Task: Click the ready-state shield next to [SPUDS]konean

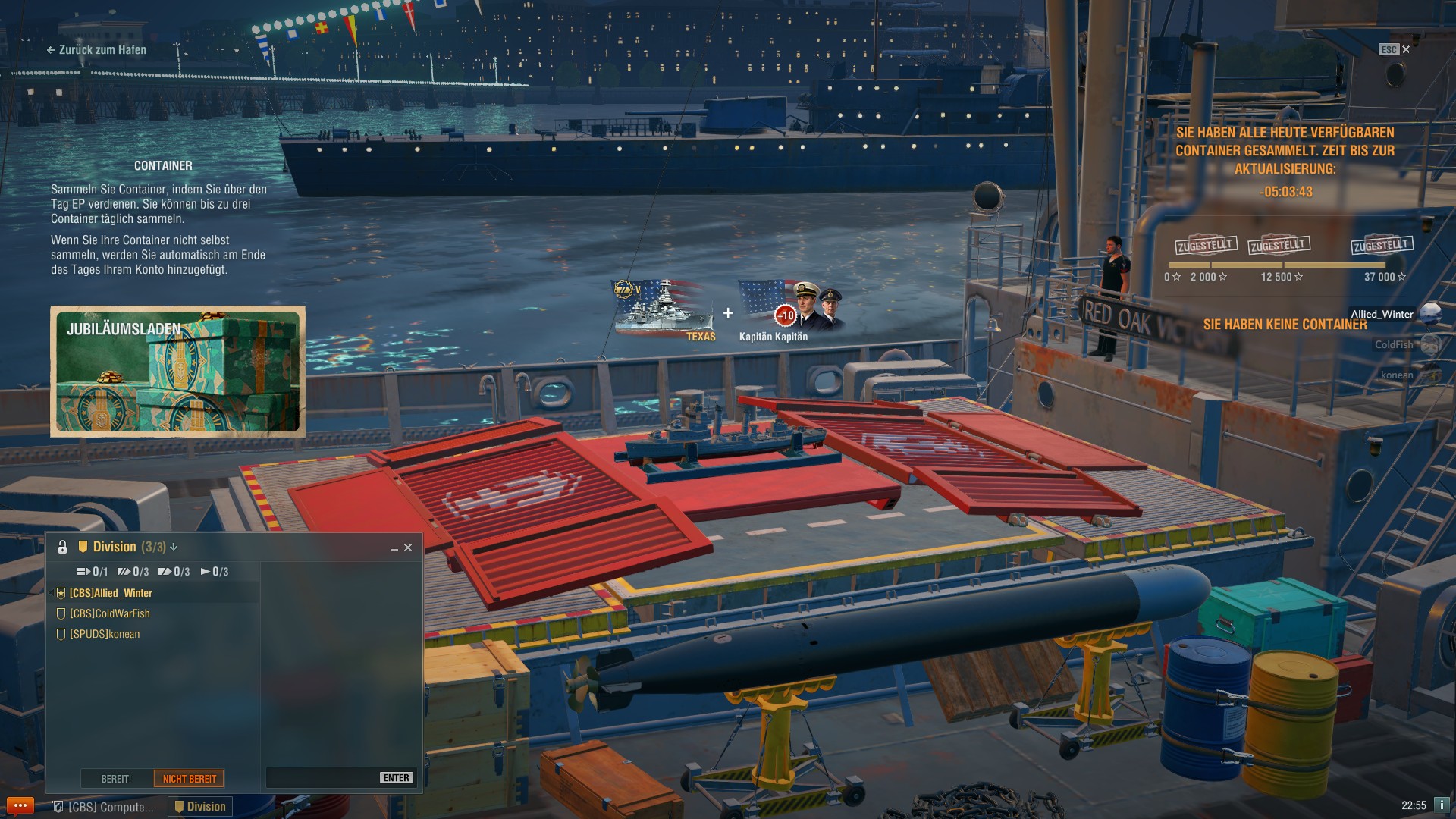Action: pos(61,634)
